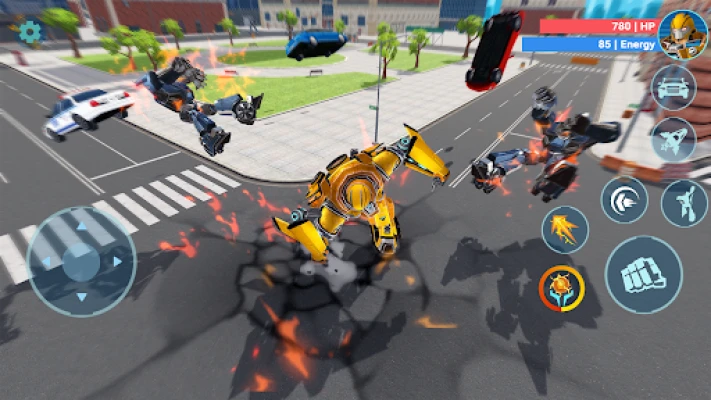
Task: Hit the fist punch attack button
Action: [x=643, y=274]
